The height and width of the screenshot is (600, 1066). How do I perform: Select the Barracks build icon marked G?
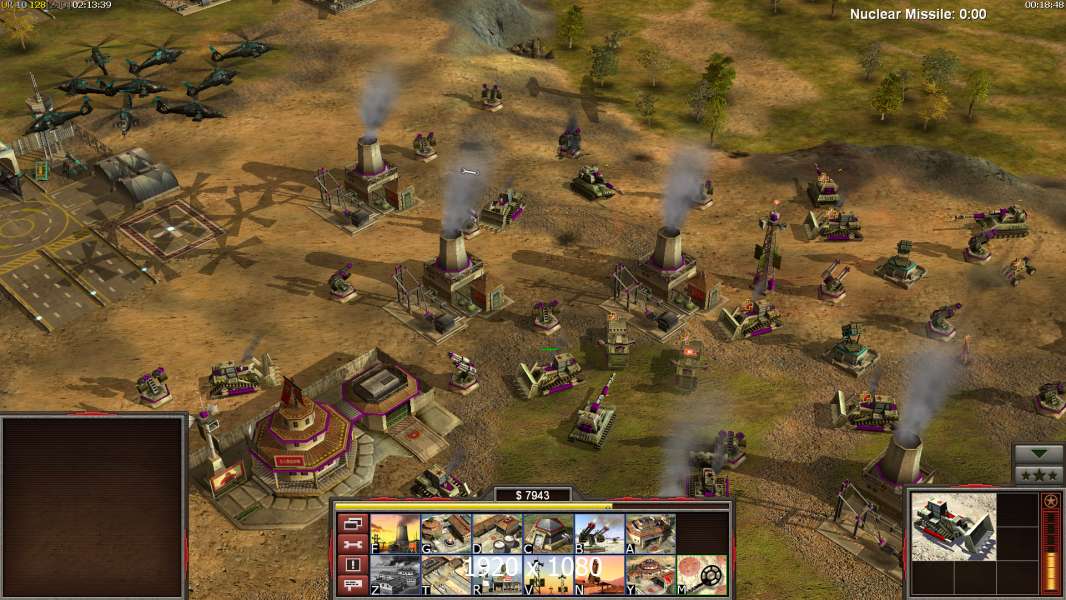(446, 533)
